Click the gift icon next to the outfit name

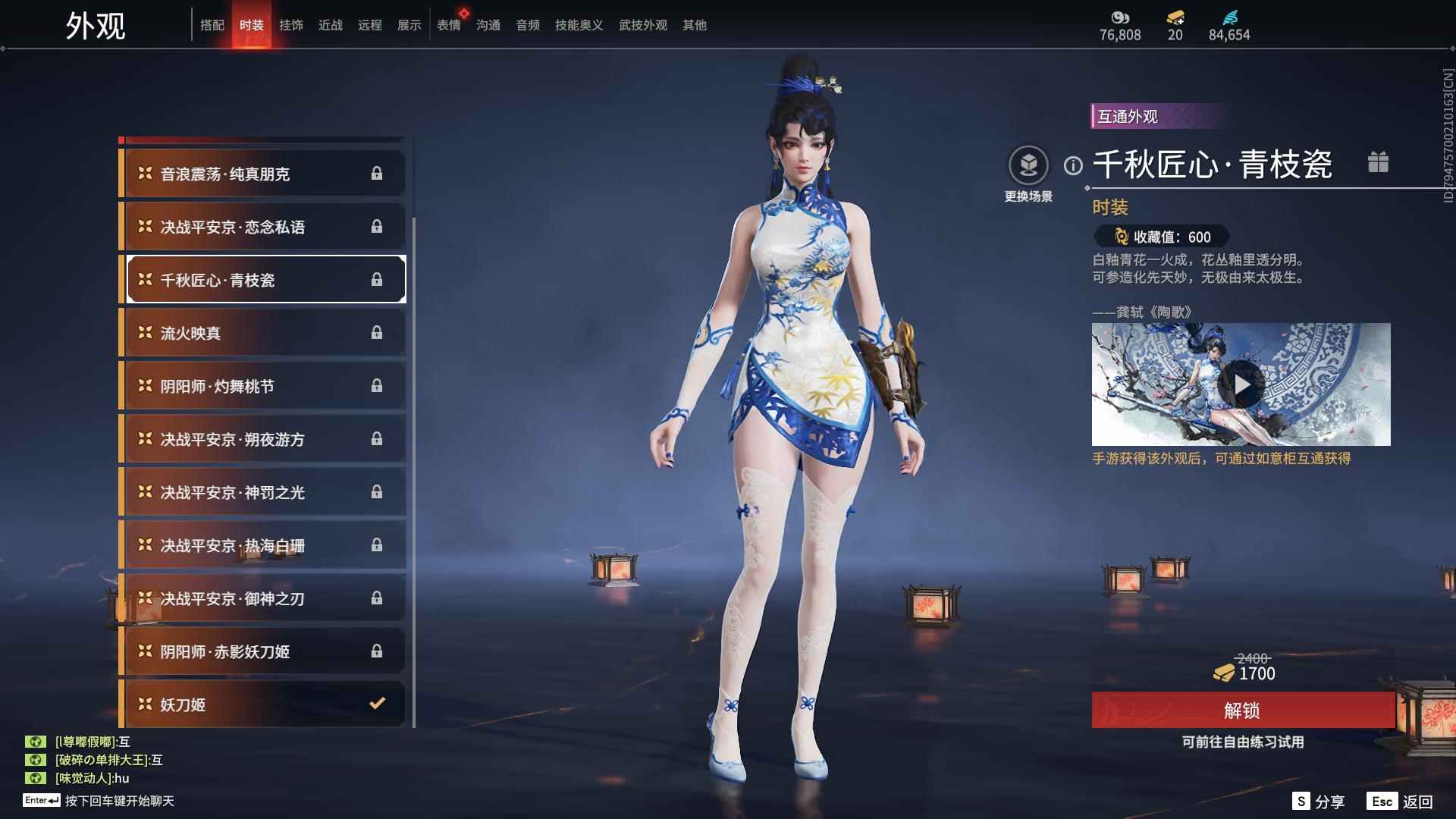tap(1379, 162)
